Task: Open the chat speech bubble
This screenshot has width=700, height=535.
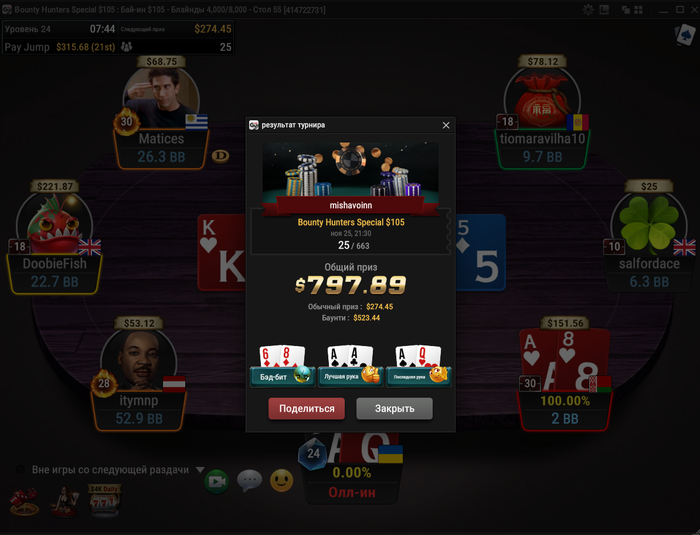Action: pyautogui.click(x=249, y=481)
